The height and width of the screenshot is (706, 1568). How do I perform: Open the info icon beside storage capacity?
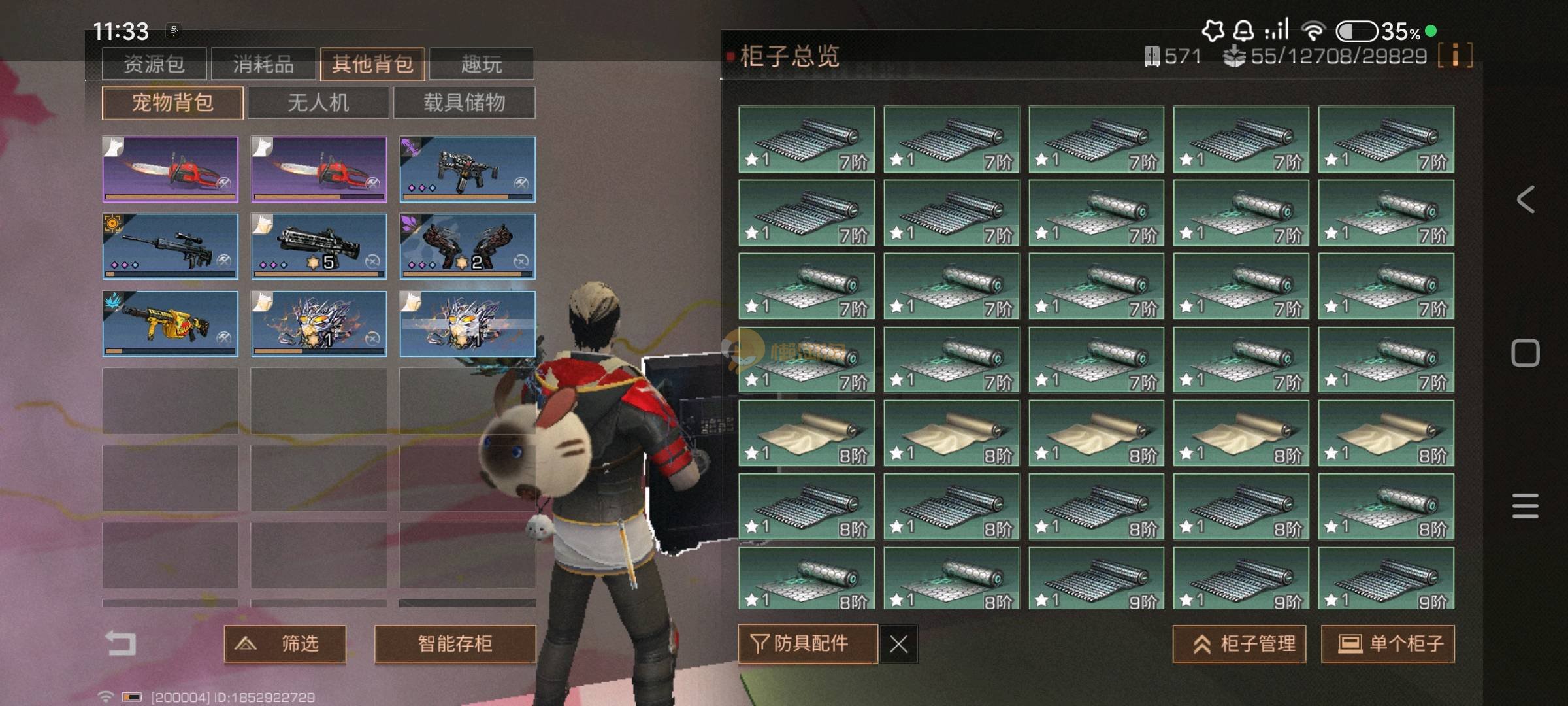pyautogui.click(x=1455, y=56)
